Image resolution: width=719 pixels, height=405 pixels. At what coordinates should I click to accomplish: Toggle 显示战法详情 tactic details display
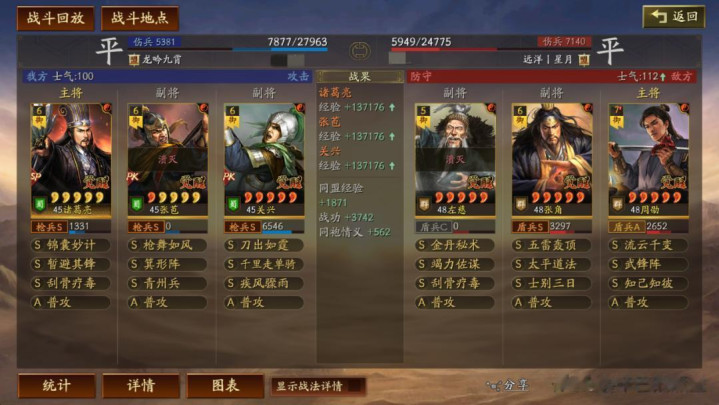click(x=317, y=385)
